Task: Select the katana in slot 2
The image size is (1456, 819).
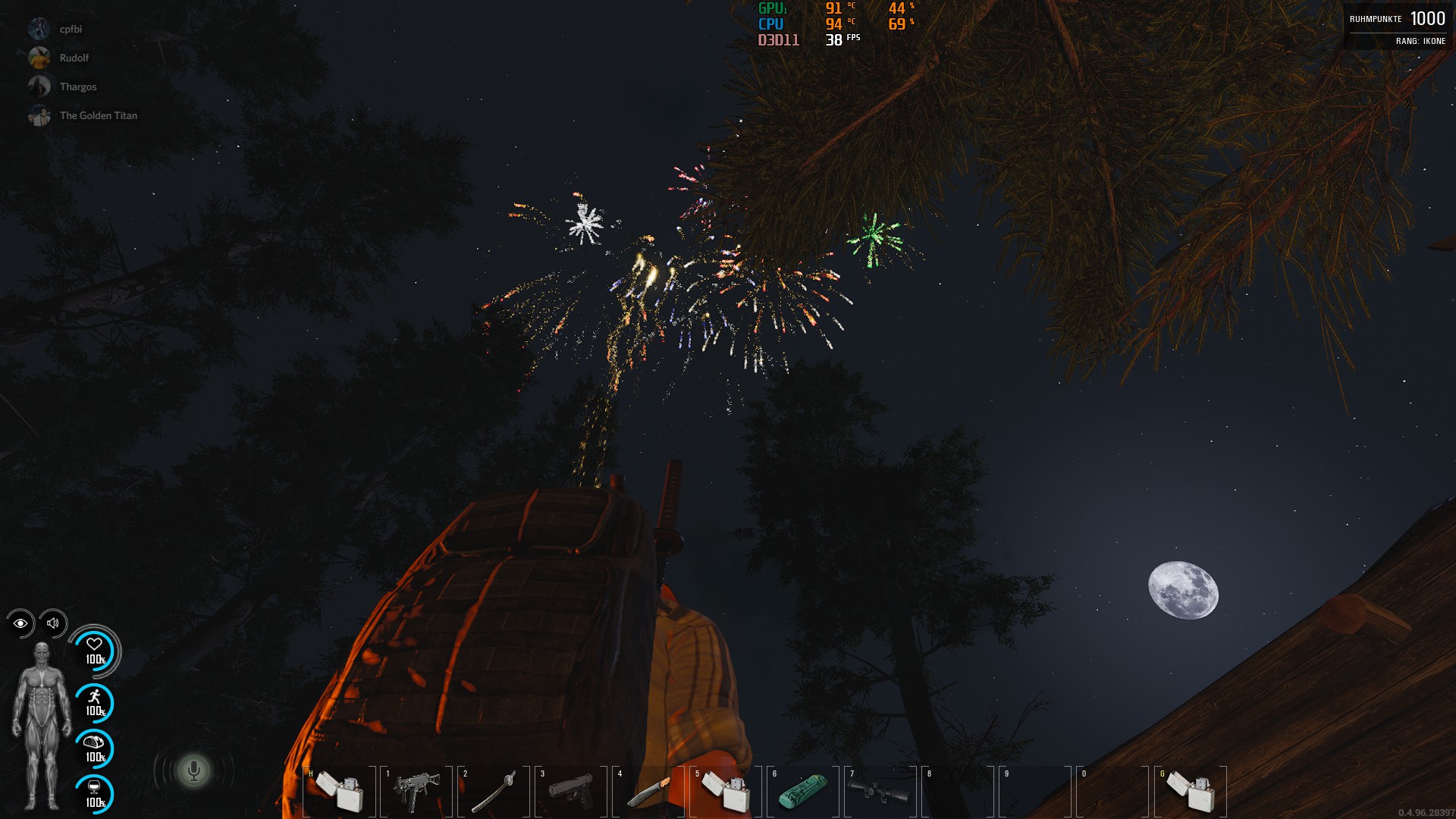Action: tap(494, 791)
